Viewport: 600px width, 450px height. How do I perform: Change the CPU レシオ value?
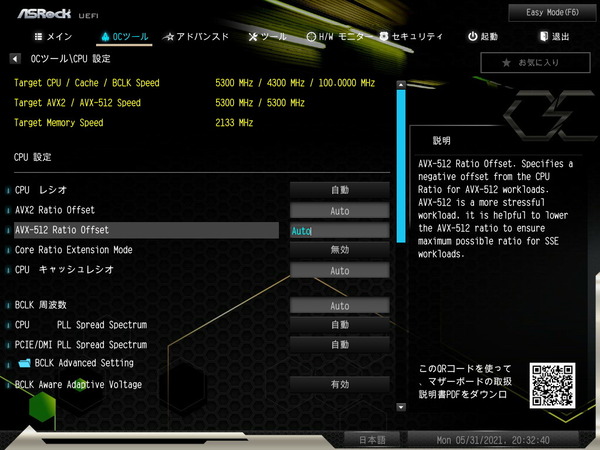pos(339,190)
